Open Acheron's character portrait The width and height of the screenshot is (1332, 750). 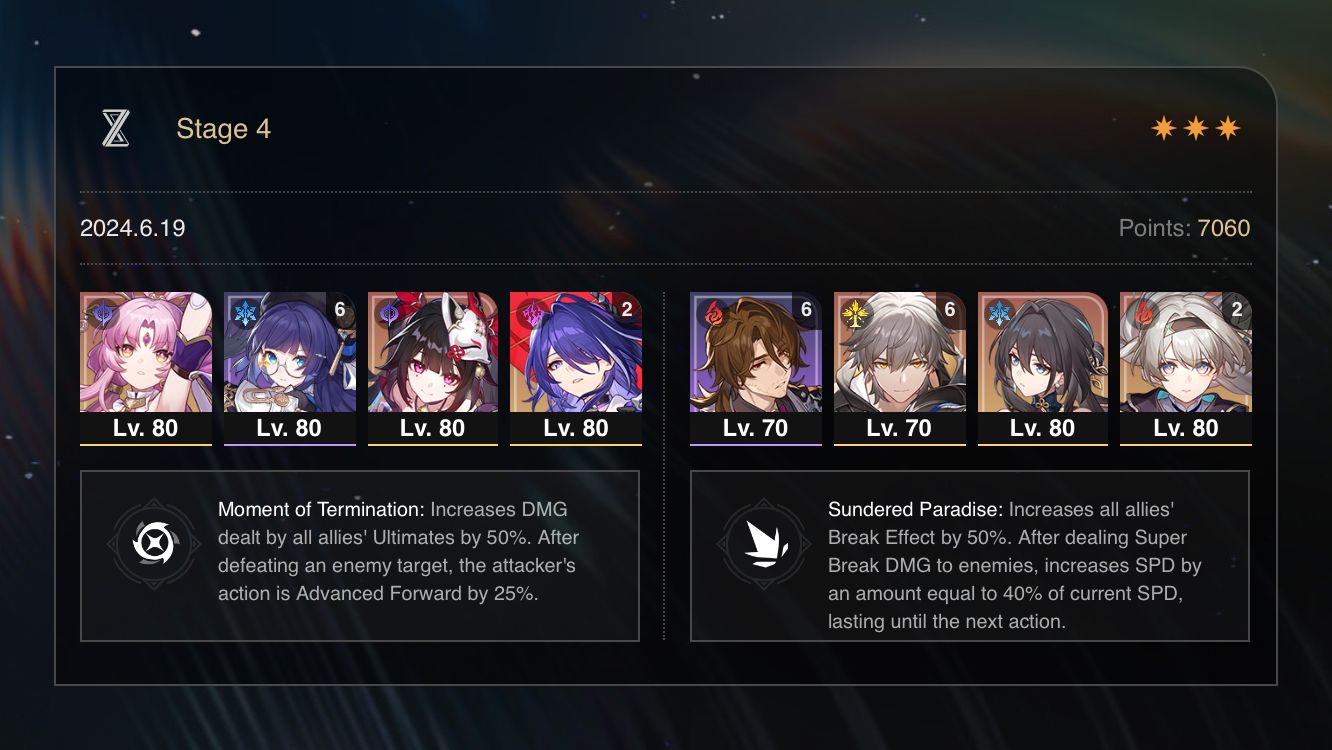576,355
